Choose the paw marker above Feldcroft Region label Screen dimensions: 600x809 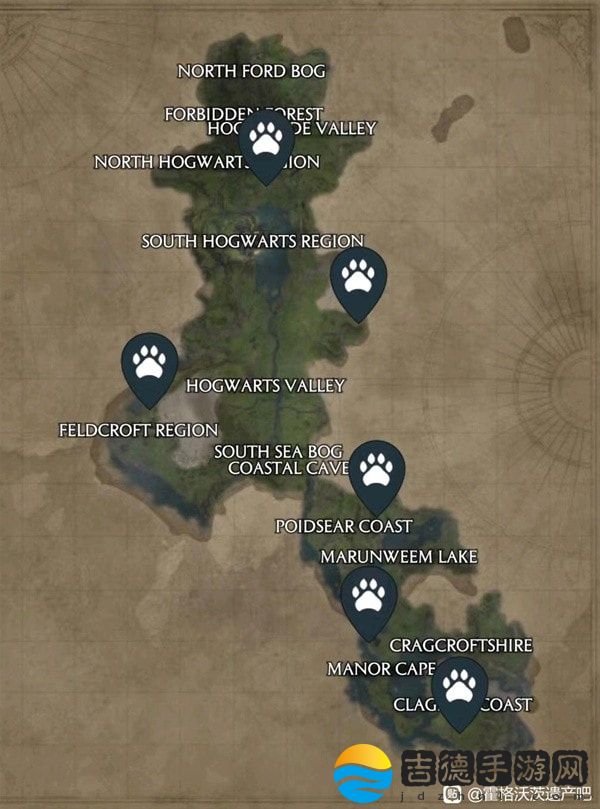(x=150, y=363)
